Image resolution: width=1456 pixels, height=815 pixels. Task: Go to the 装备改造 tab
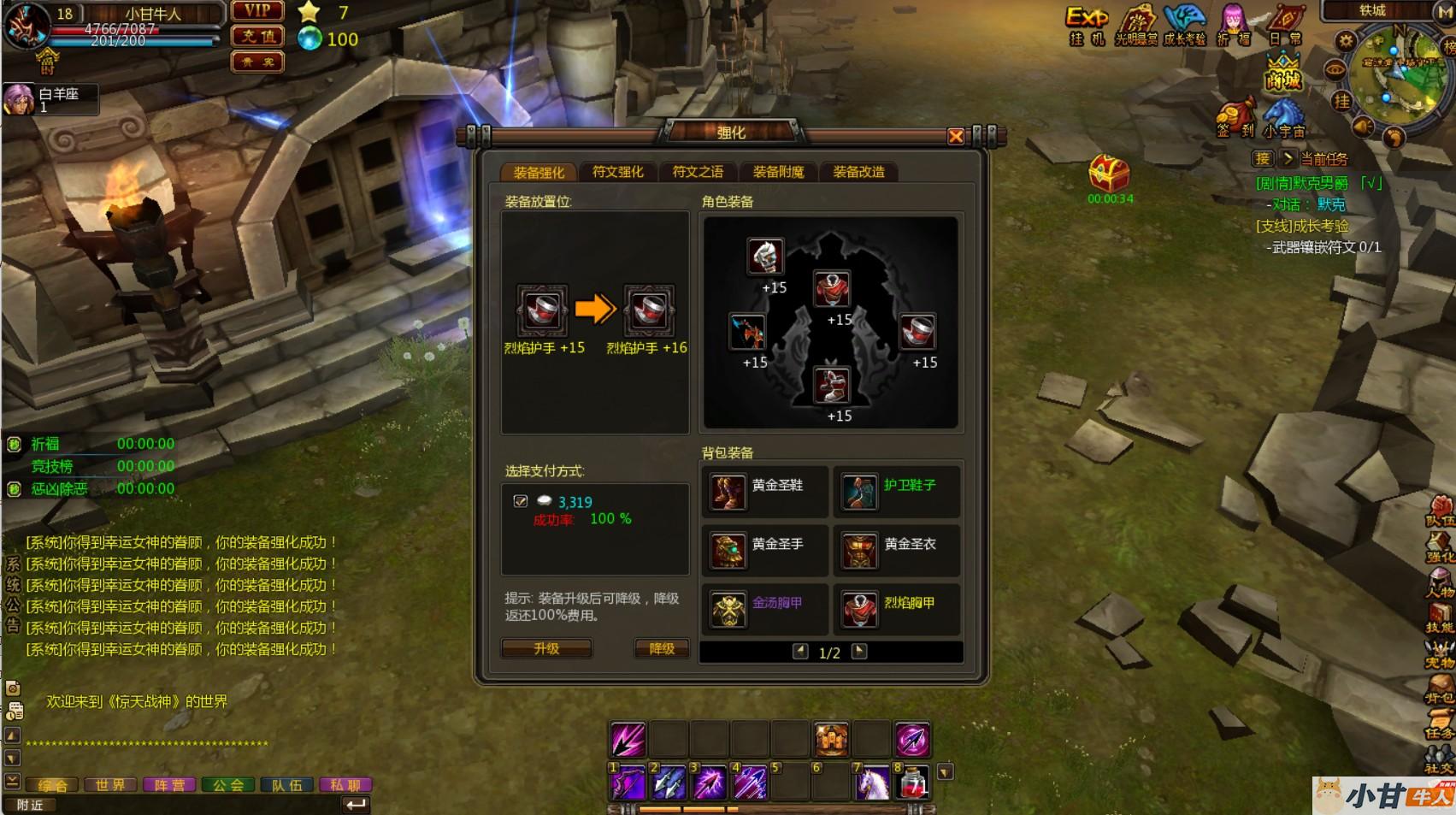click(x=858, y=172)
